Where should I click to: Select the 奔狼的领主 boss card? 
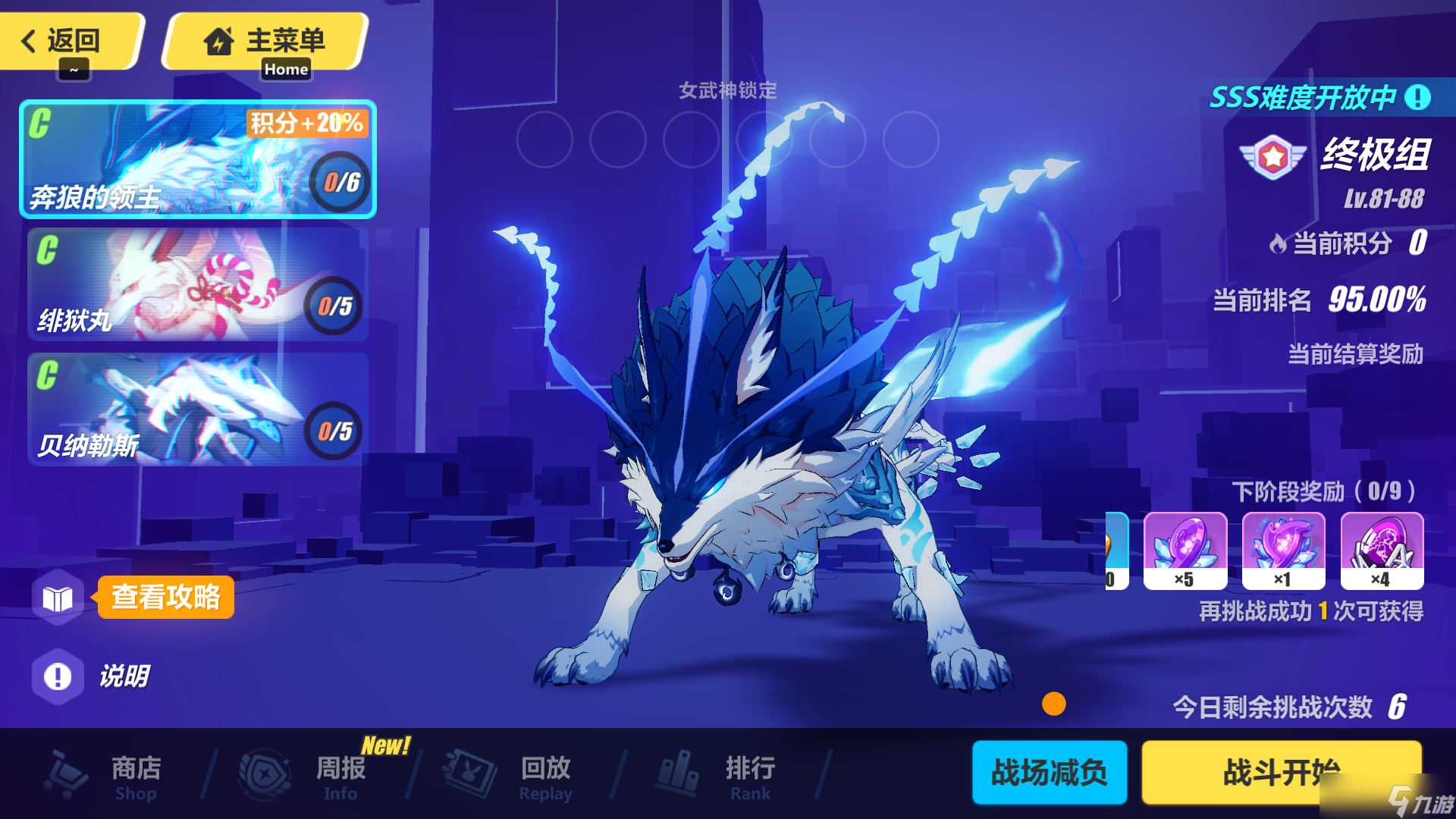[197, 159]
